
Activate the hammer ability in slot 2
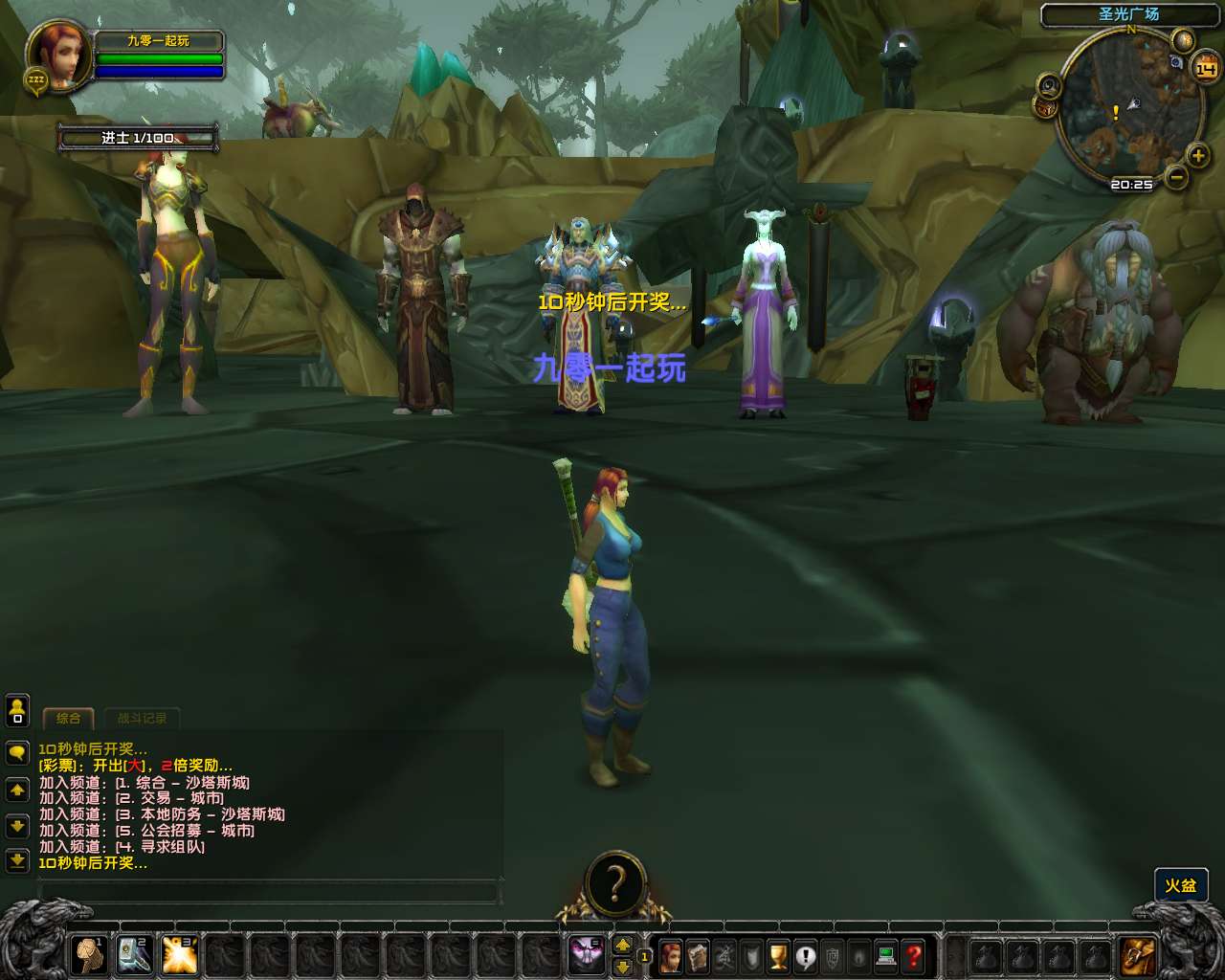click(135, 954)
